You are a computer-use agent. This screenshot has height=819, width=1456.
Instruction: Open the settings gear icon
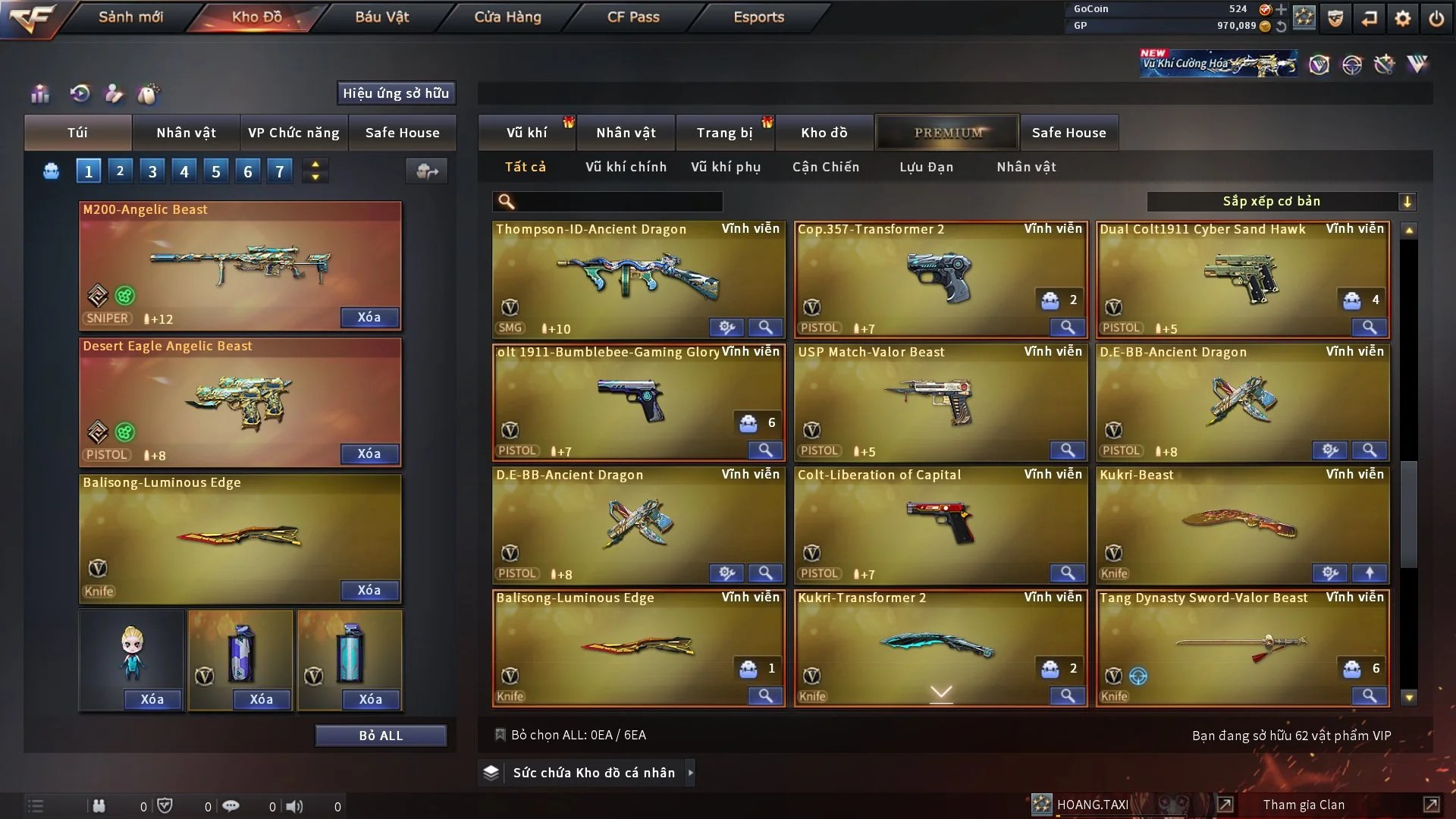1403,18
